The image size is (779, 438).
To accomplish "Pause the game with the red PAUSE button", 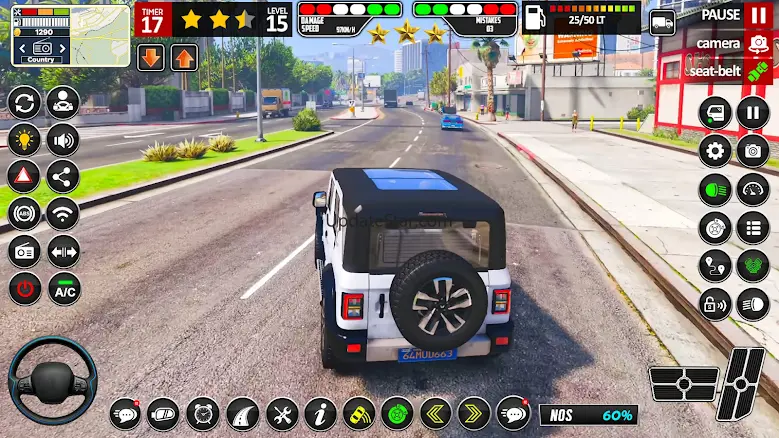I will click(x=756, y=17).
